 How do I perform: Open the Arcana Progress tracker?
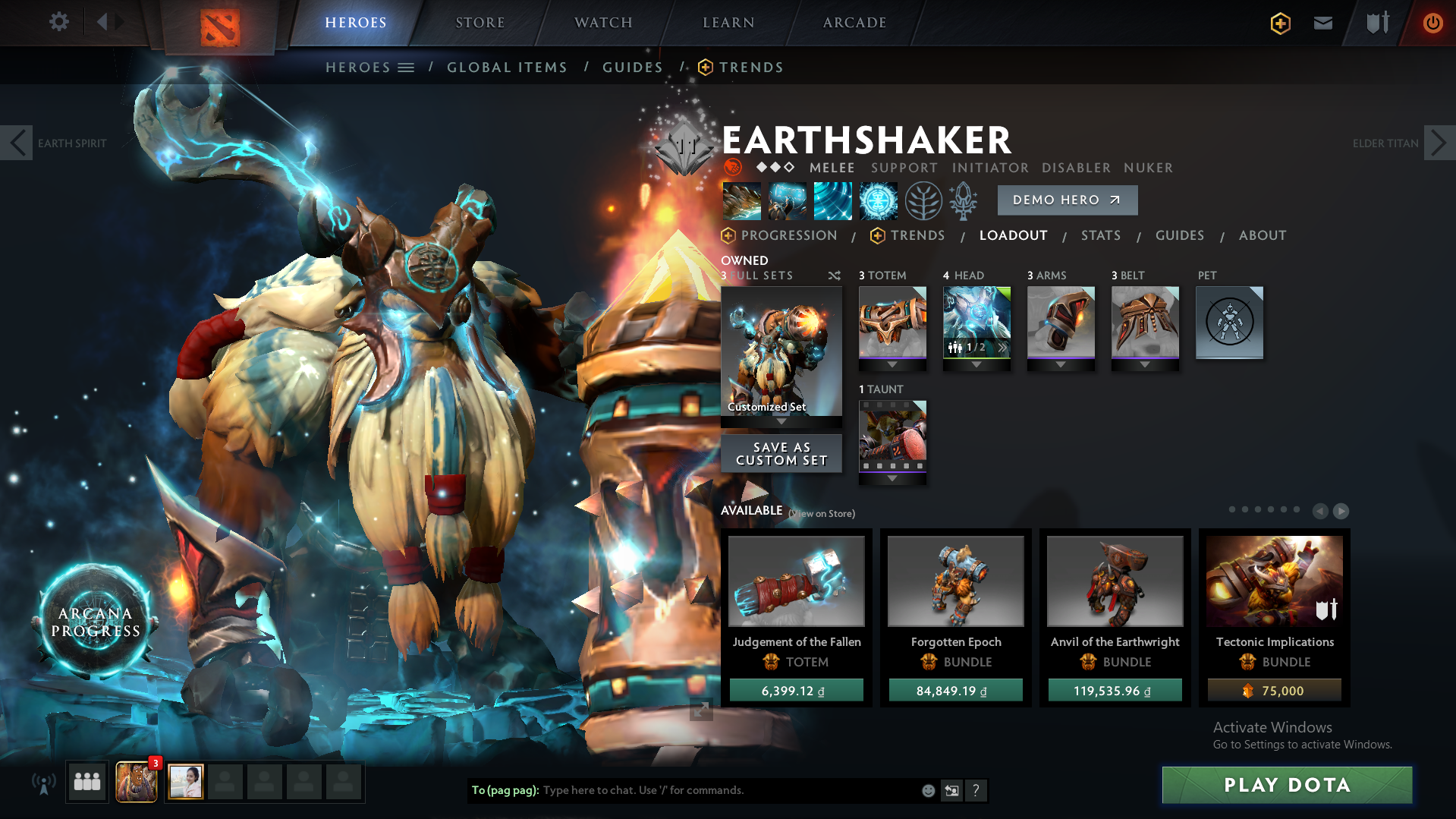tap(96, 622)
